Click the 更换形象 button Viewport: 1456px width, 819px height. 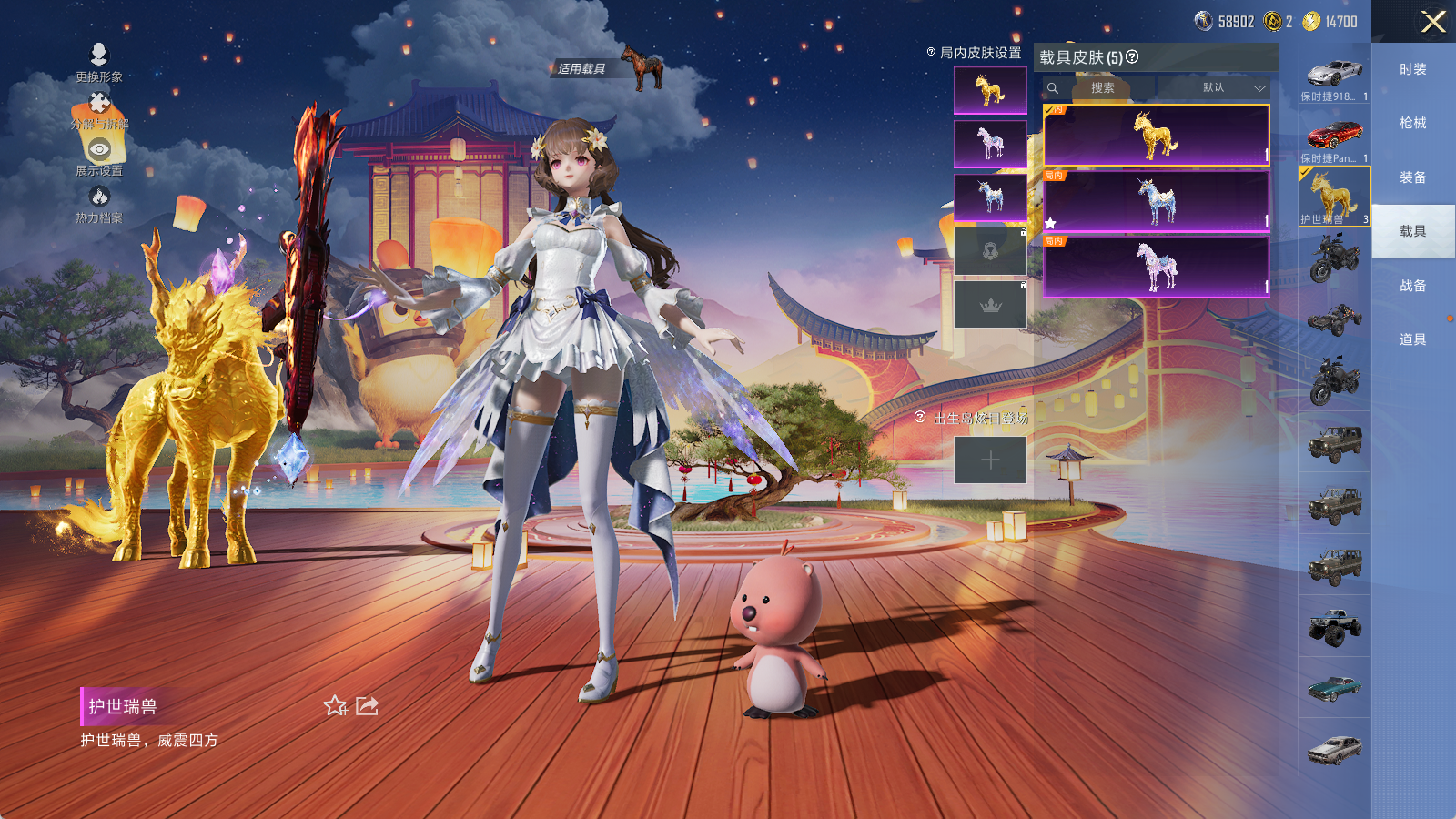tap(99, 62)
